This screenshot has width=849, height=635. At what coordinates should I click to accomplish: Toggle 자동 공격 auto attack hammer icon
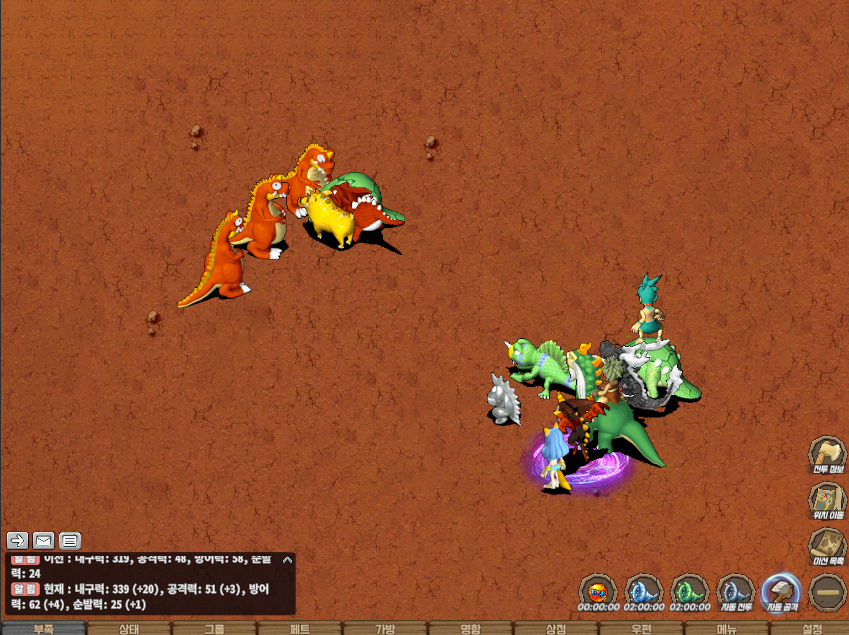(780, 591)
